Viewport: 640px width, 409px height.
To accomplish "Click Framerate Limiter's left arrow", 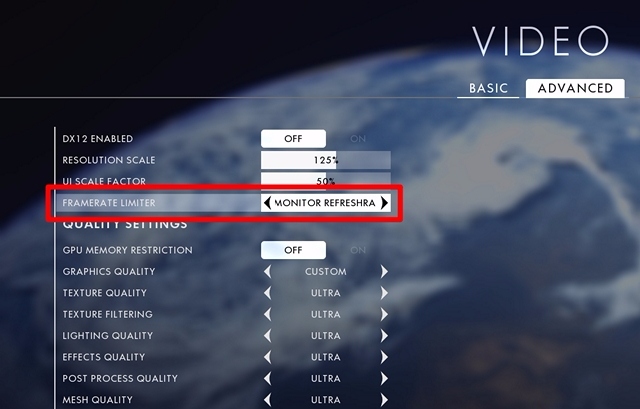I will pos(267,203).
